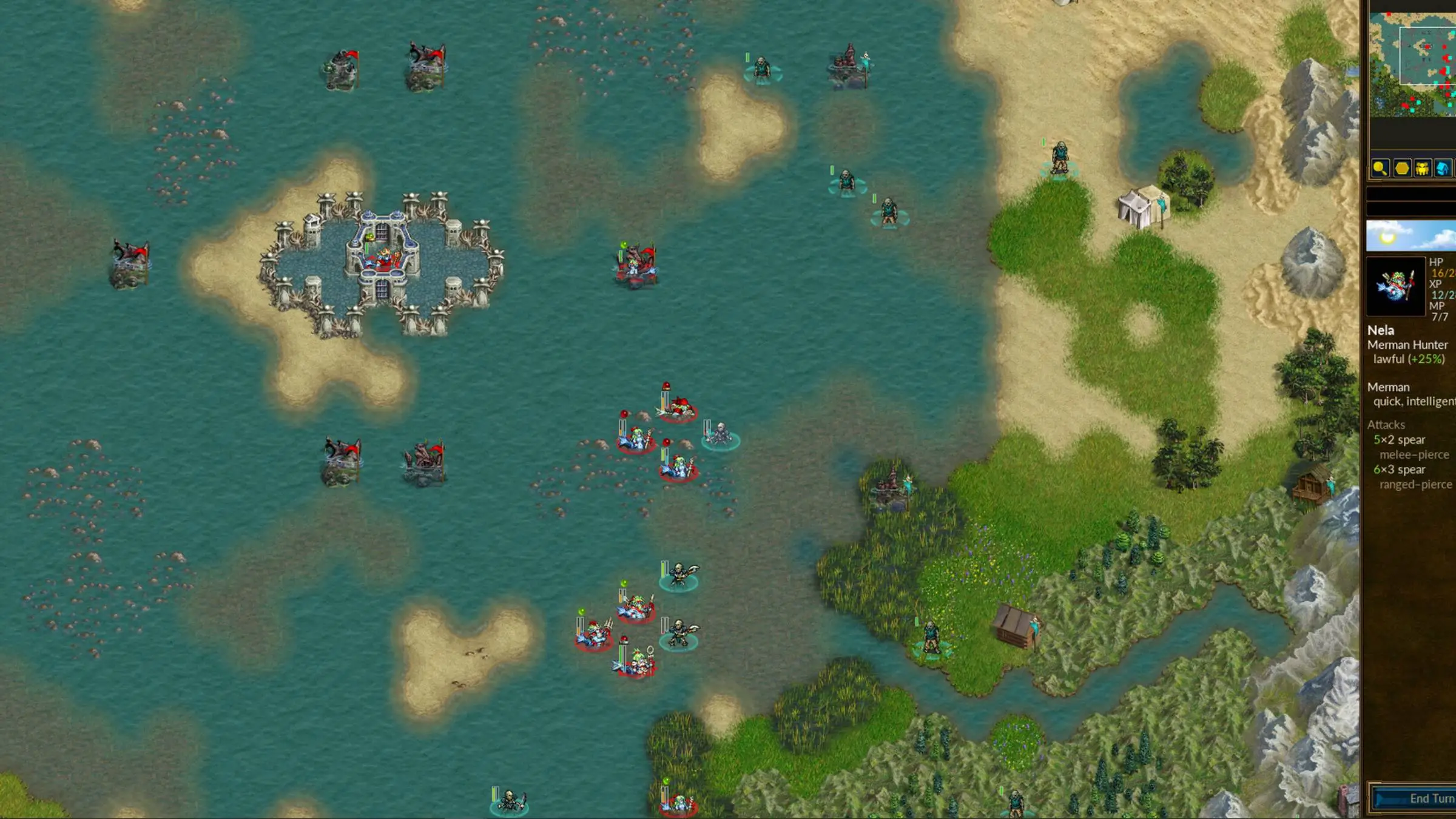Click on the minimap overview
The image size is (1456, 819).
pyautogui.click(x=1412, y=64)
